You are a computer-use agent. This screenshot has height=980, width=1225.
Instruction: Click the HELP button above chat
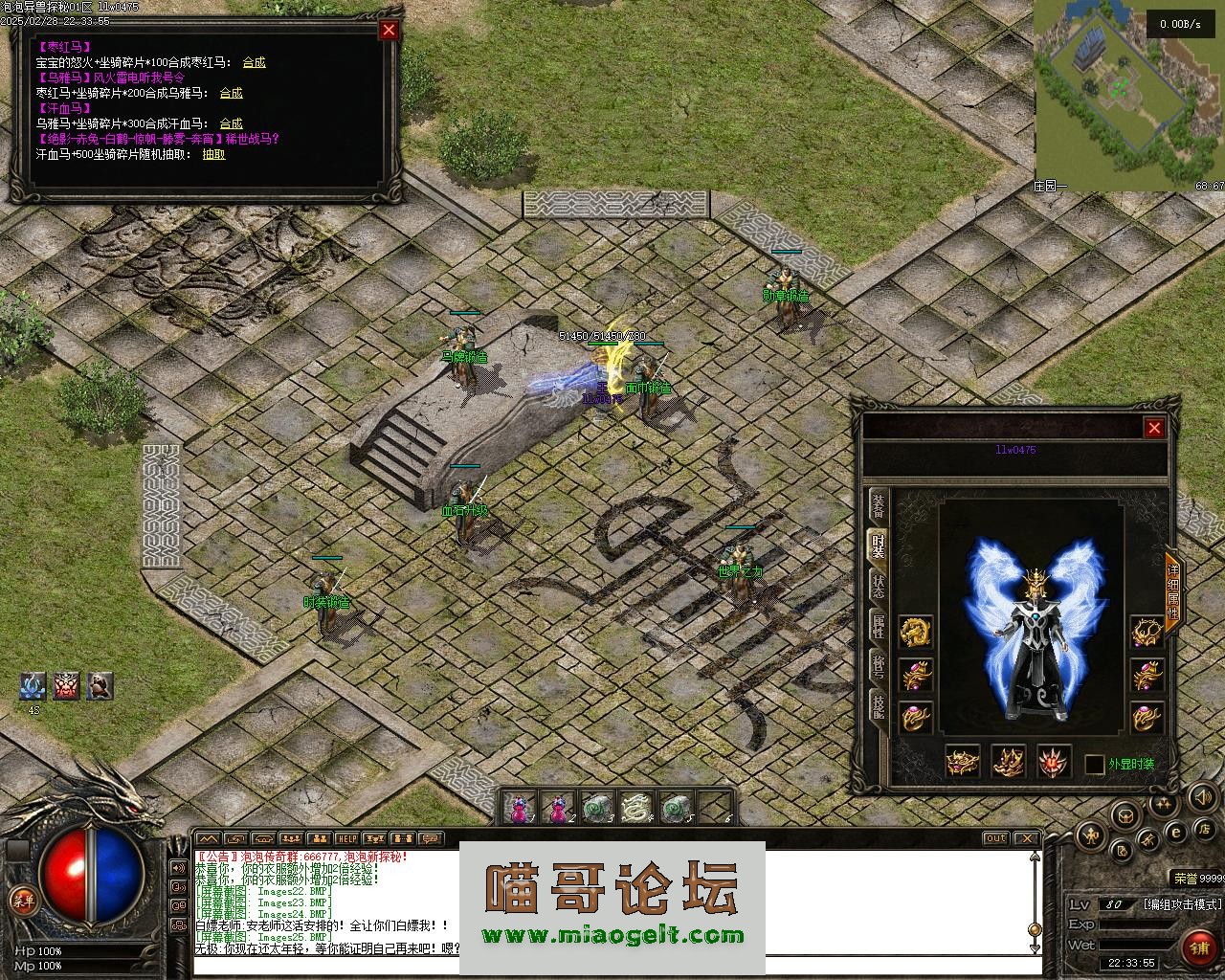(x=346, y=839)
